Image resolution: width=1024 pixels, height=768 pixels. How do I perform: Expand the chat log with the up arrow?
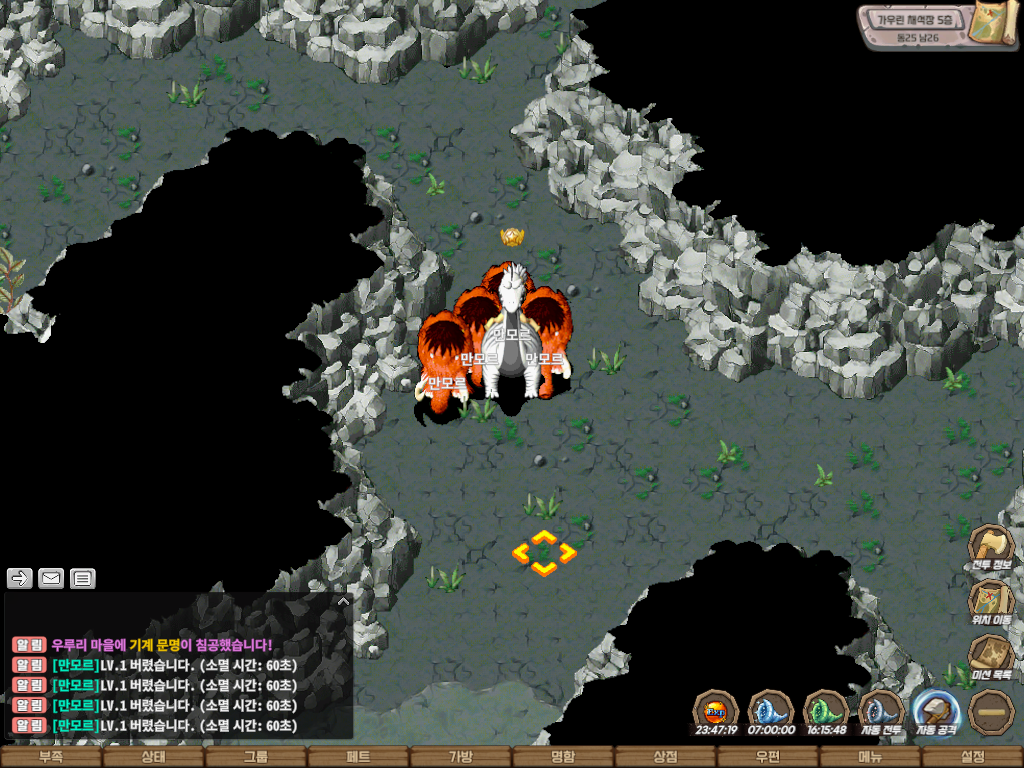coord(343,602)
